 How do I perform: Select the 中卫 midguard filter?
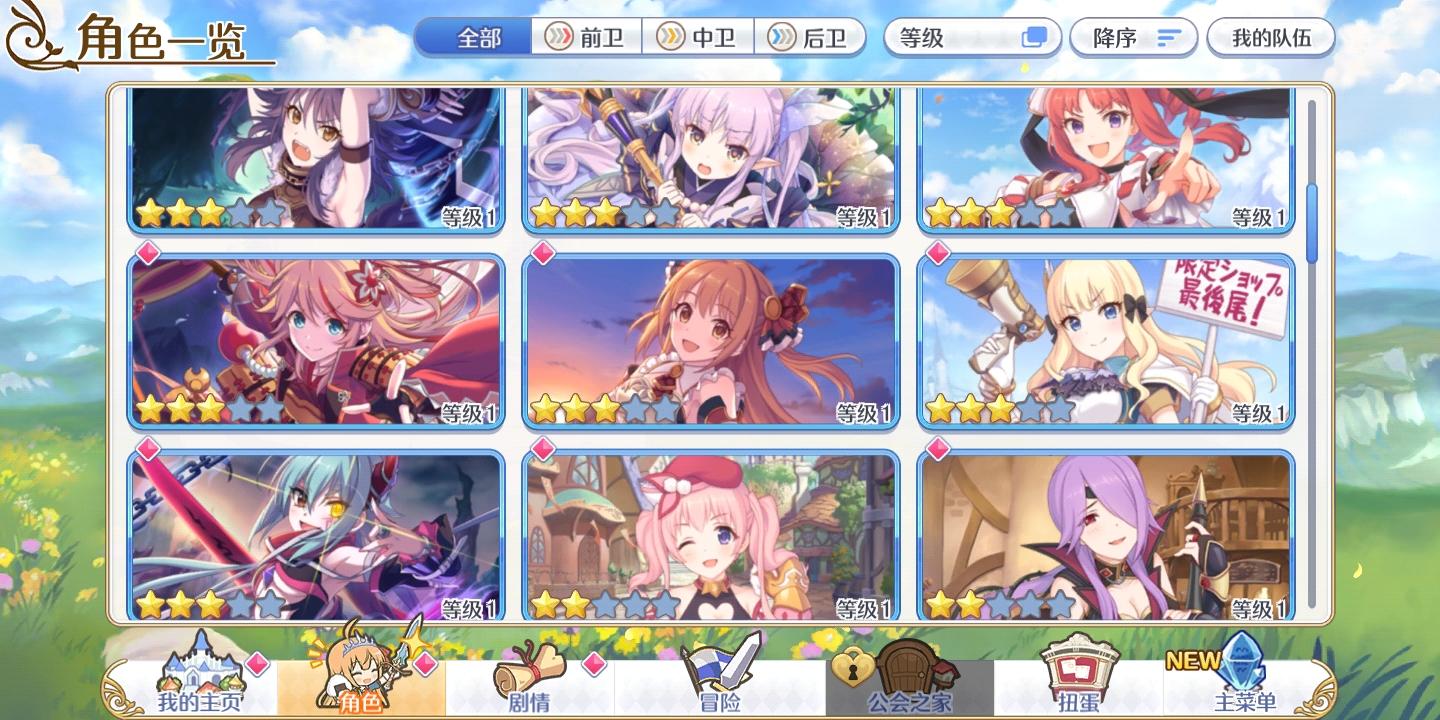tap(697, 38)
